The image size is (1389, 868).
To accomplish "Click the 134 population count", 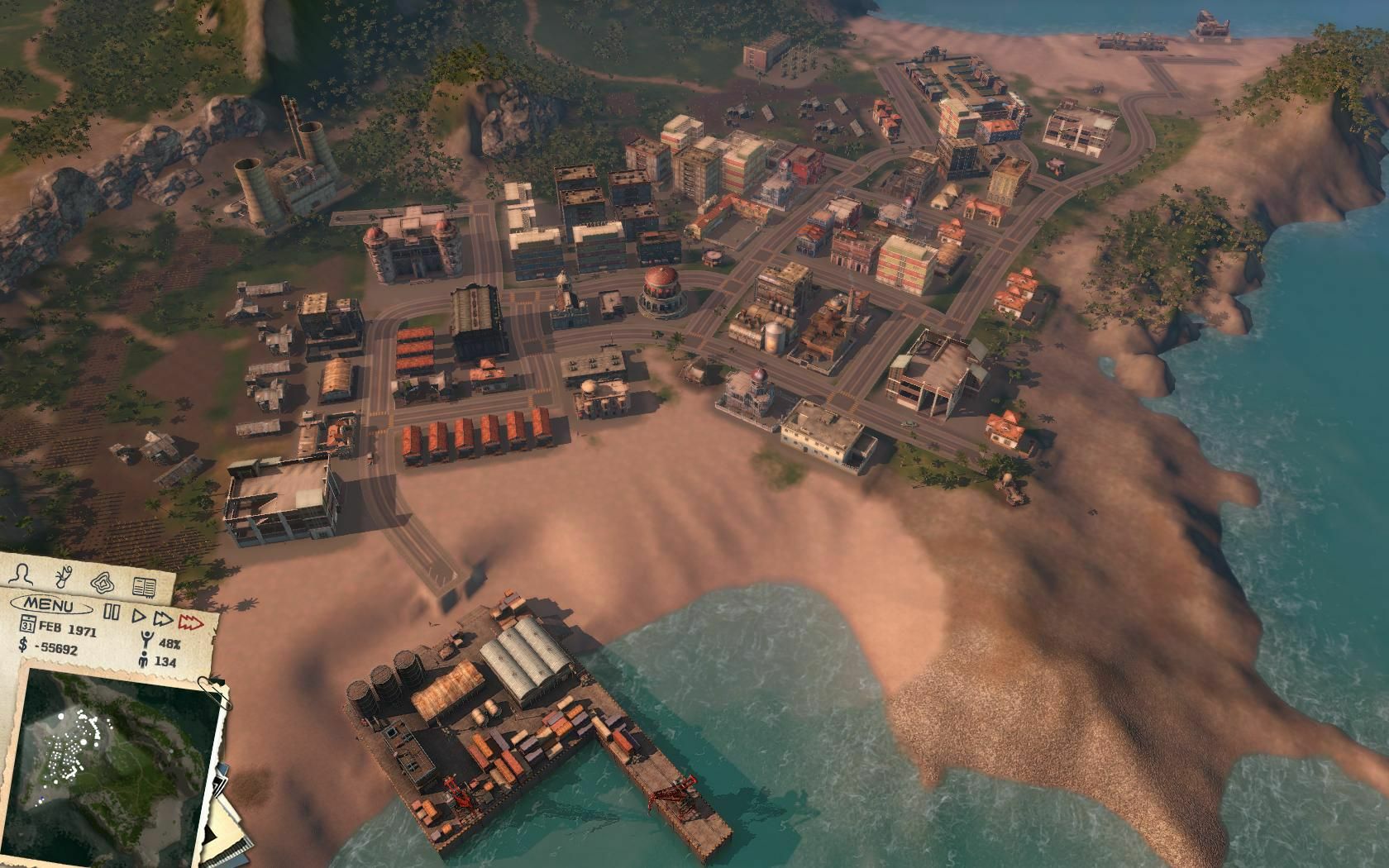I will tap(165, 661).
